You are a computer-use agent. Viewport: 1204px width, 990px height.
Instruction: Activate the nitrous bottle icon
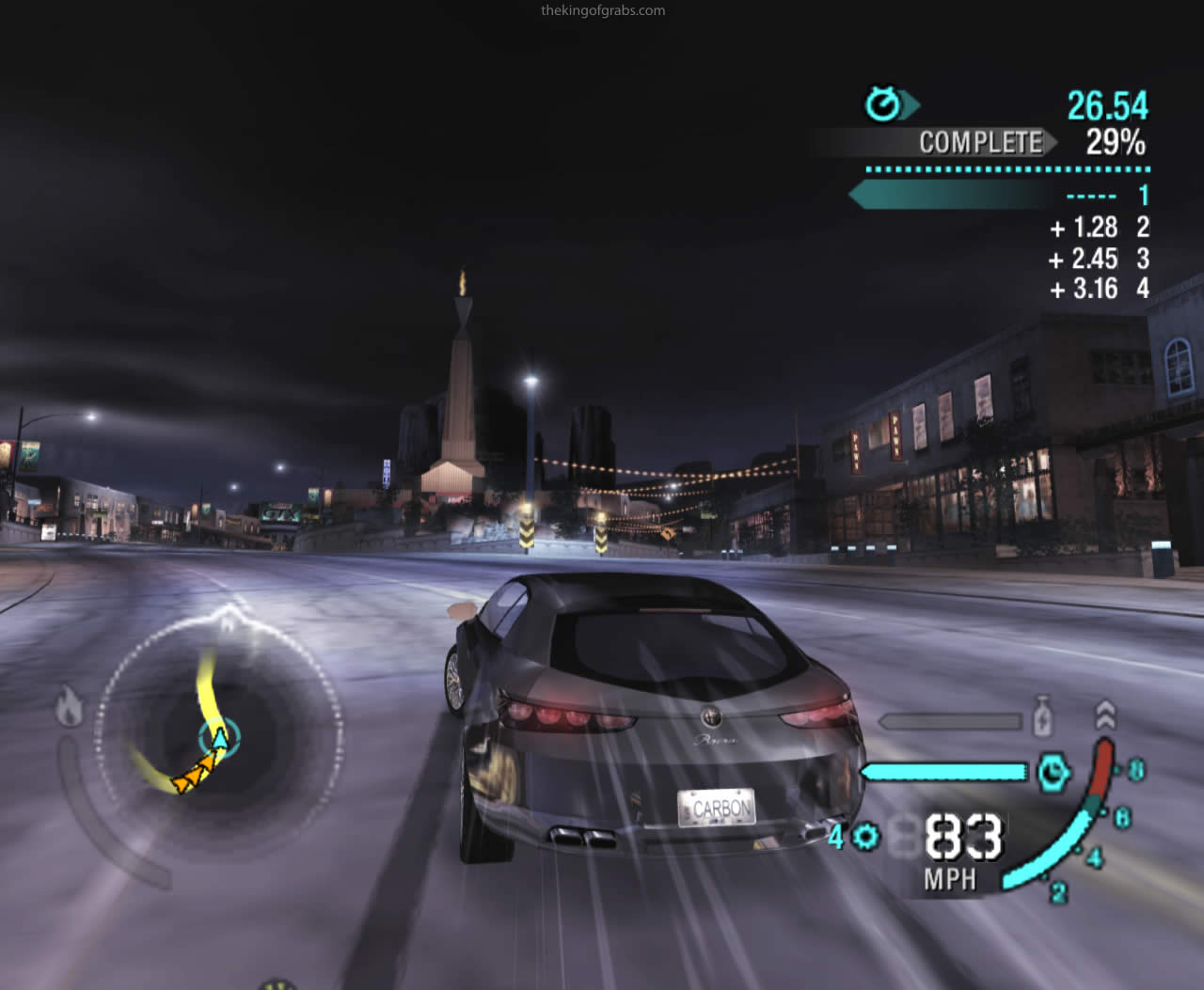point(1041,717)
